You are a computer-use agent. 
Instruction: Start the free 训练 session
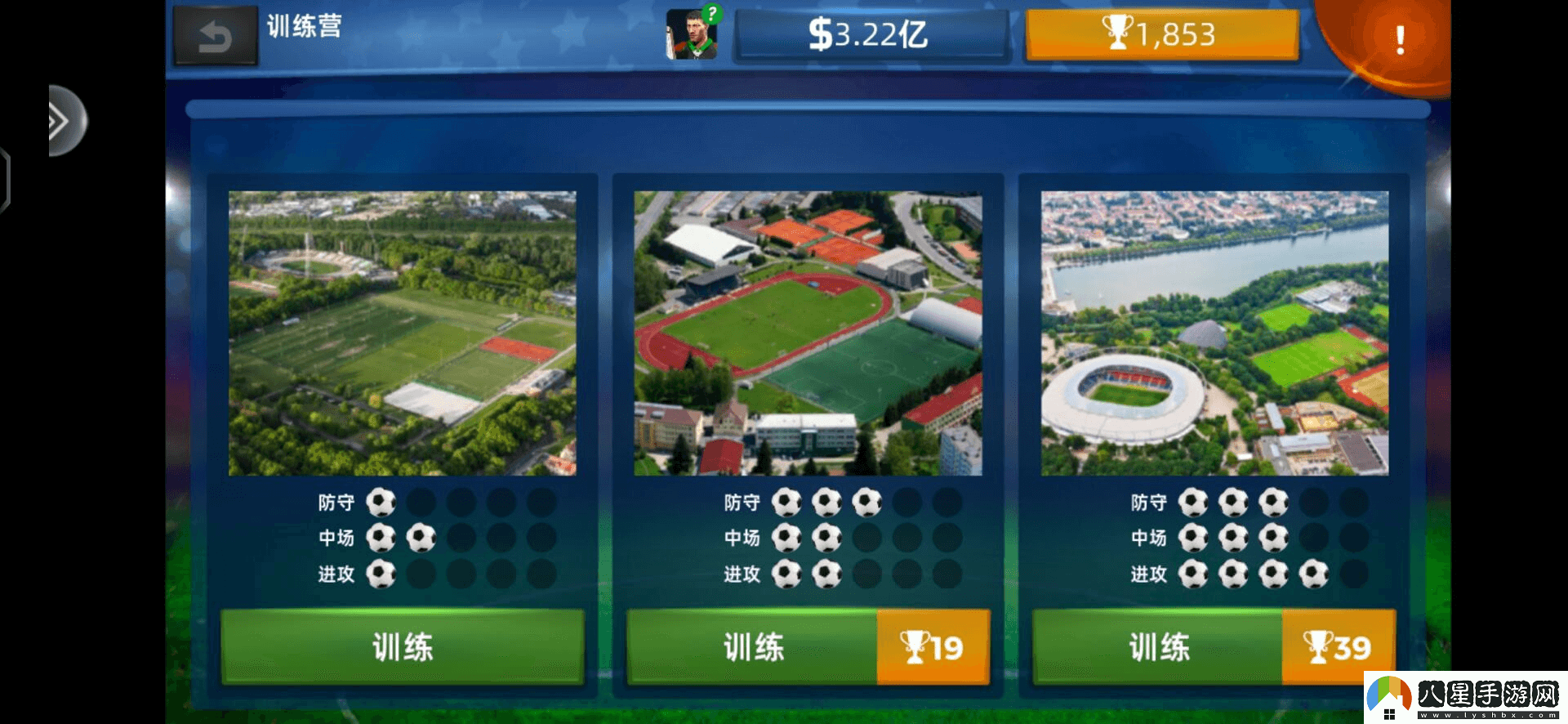pyautogui.click(x=403, y=646)
